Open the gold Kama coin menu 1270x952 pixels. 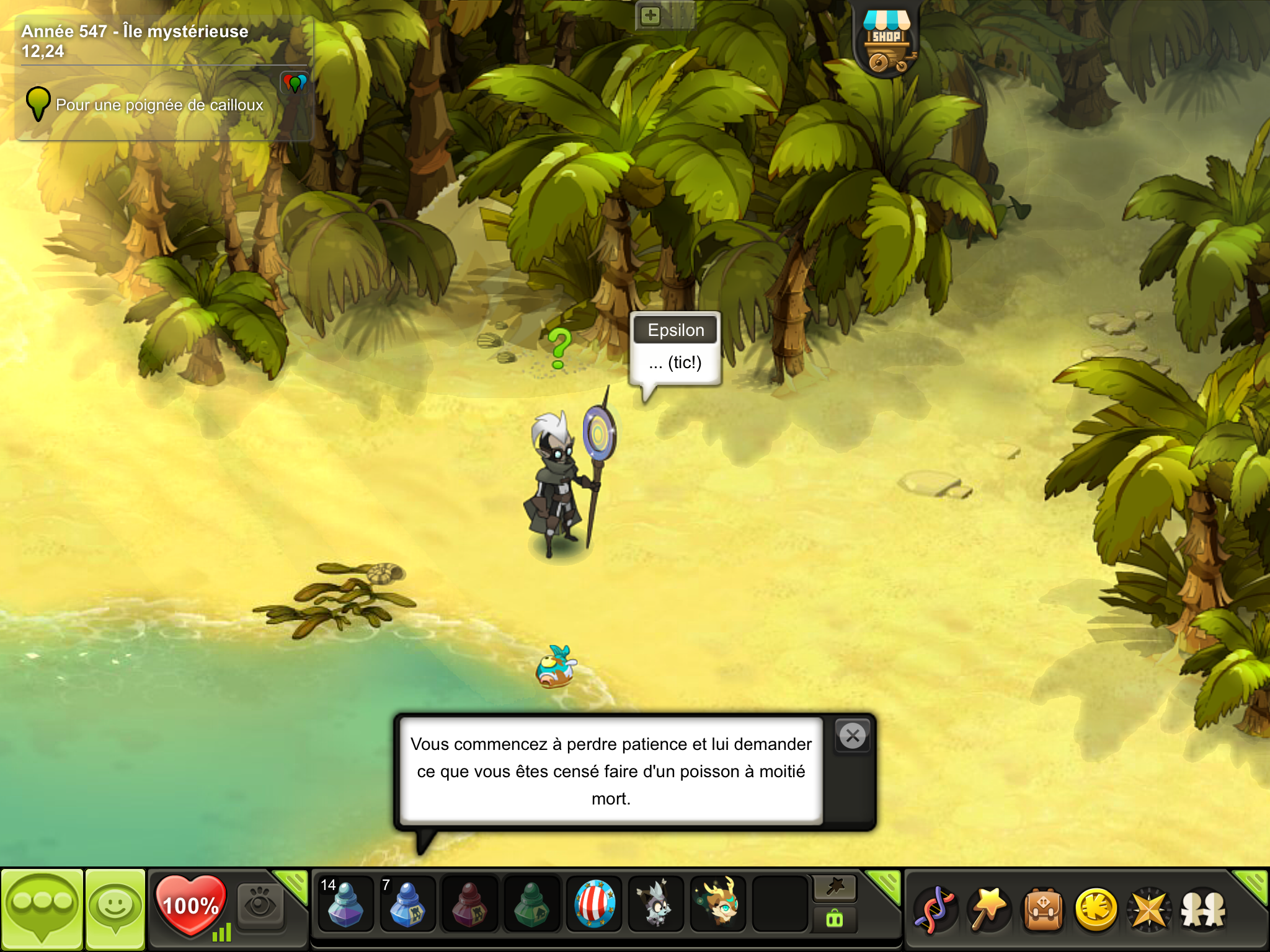coord(1096,909)
